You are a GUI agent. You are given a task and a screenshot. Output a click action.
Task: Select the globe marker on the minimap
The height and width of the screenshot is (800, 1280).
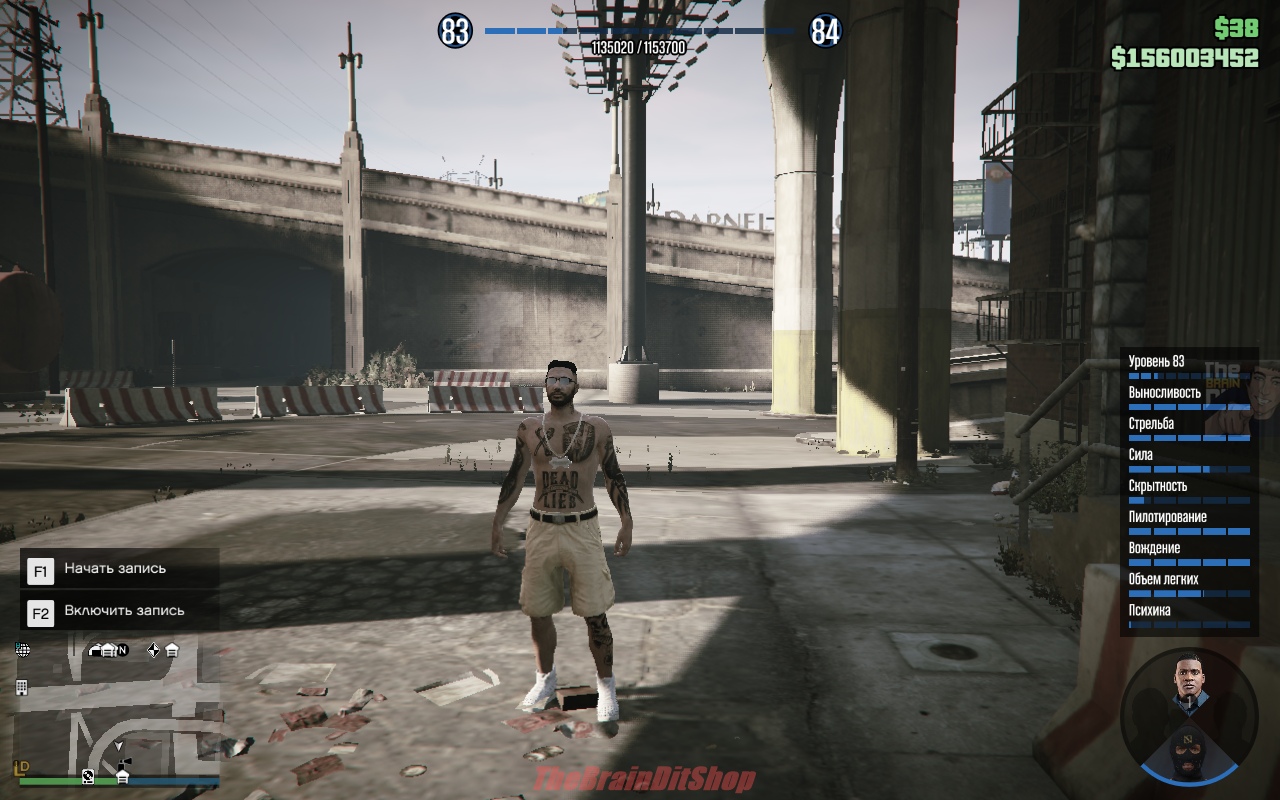[23, 650]
